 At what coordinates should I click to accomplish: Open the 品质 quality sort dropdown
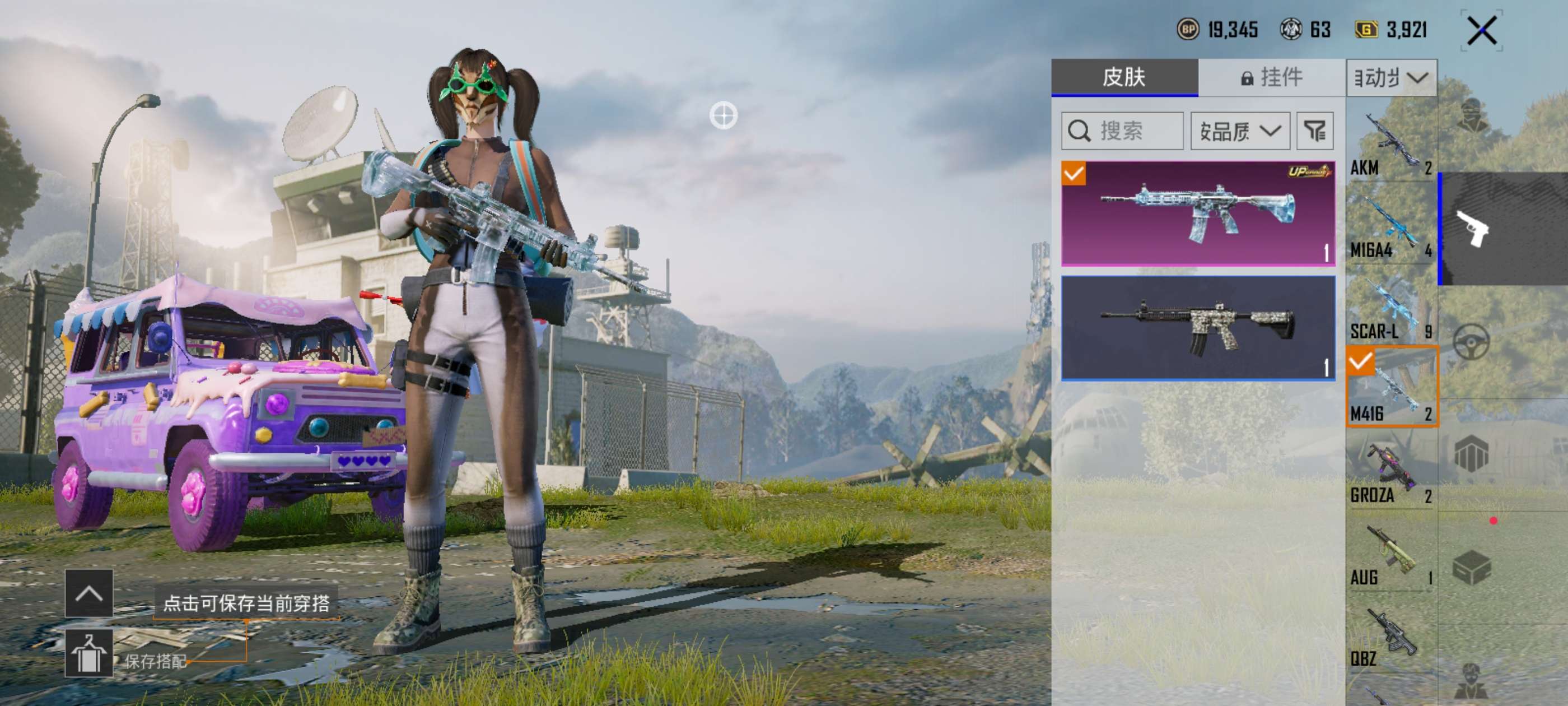pos(1240,131)
